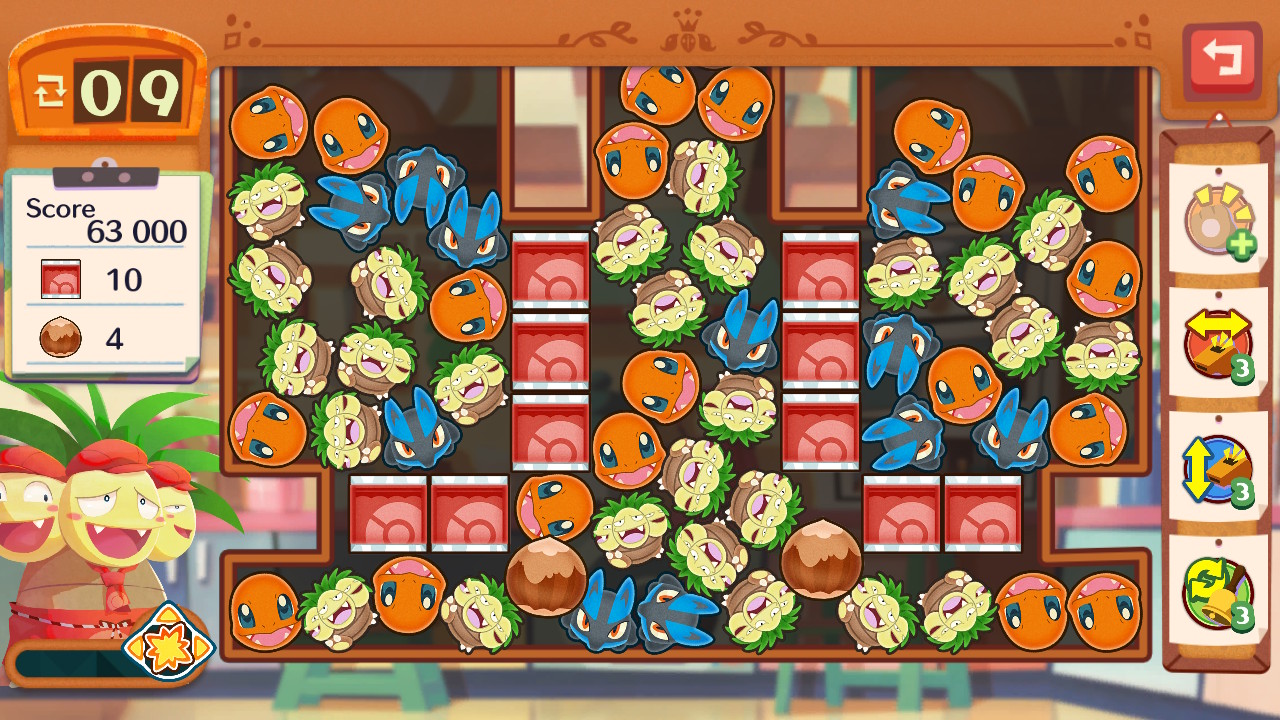This screenshot has height=720, width=1280.
Task: Use the extra moves plus item
Action: (x=1217, y=218)
